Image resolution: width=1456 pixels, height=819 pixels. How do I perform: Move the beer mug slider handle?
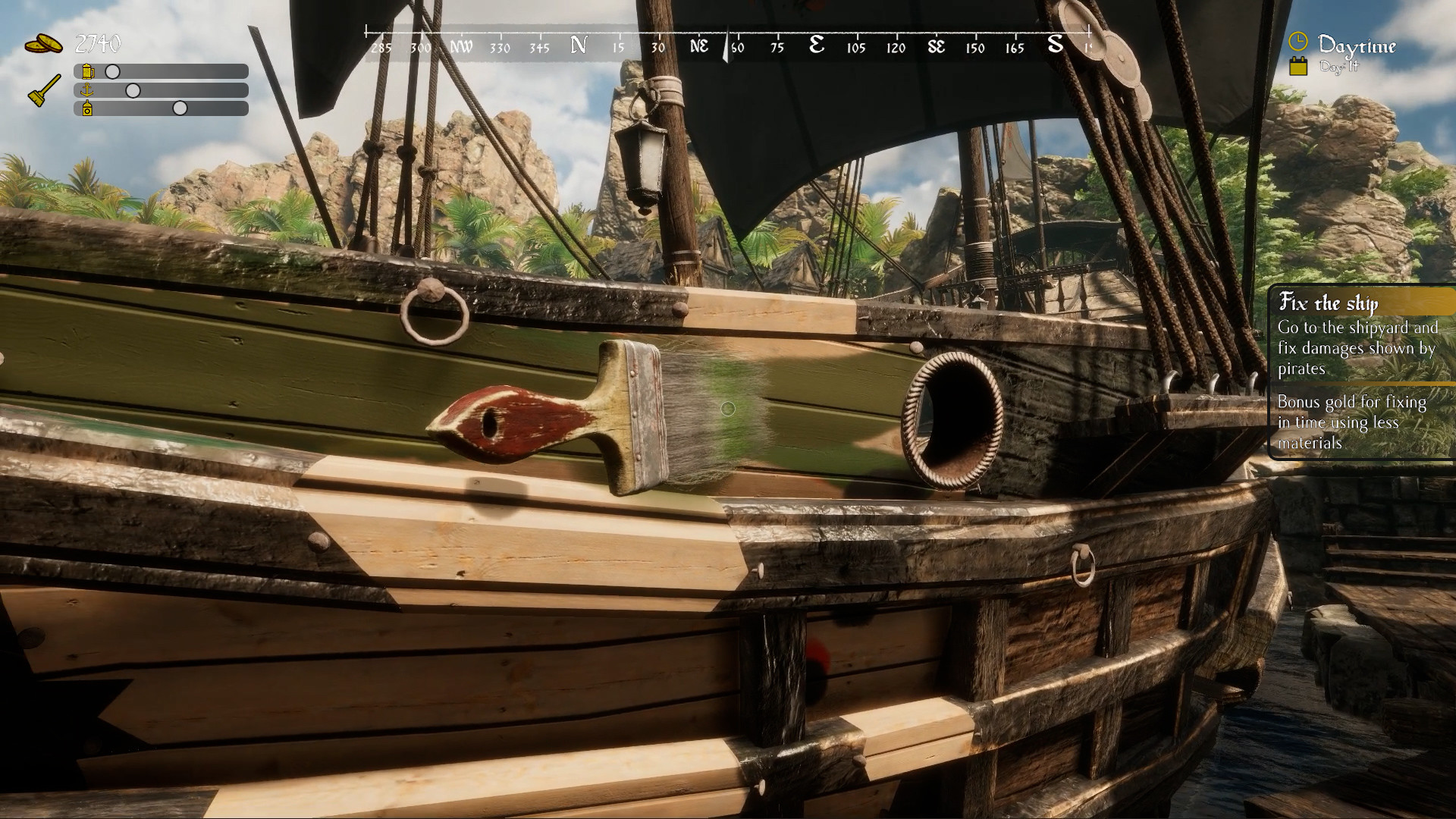point(112,71)
